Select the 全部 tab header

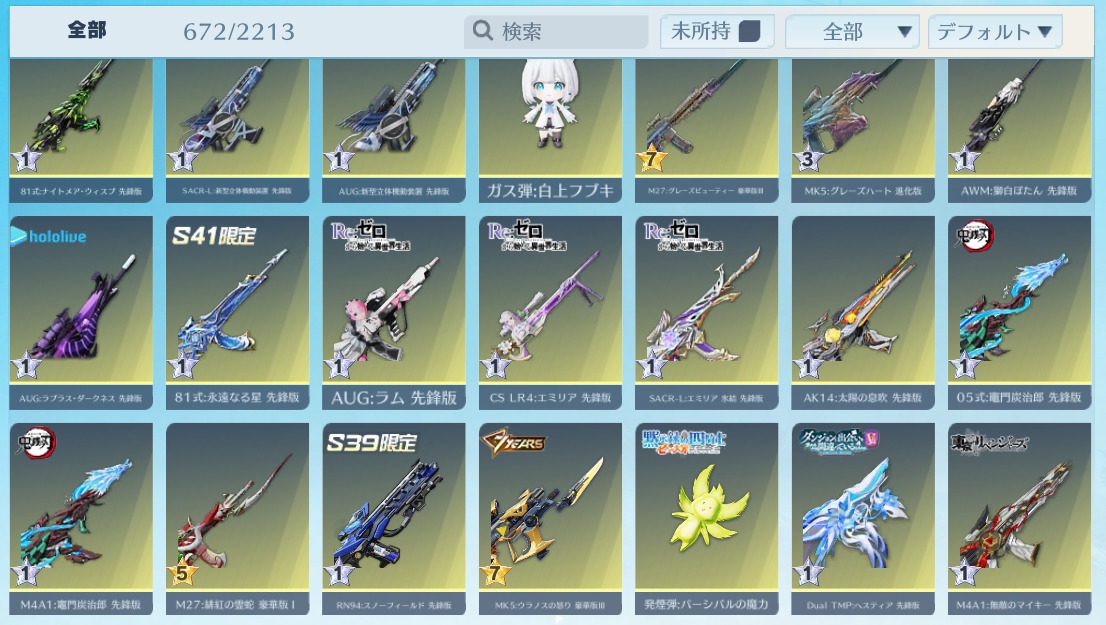tap(87, 31)
